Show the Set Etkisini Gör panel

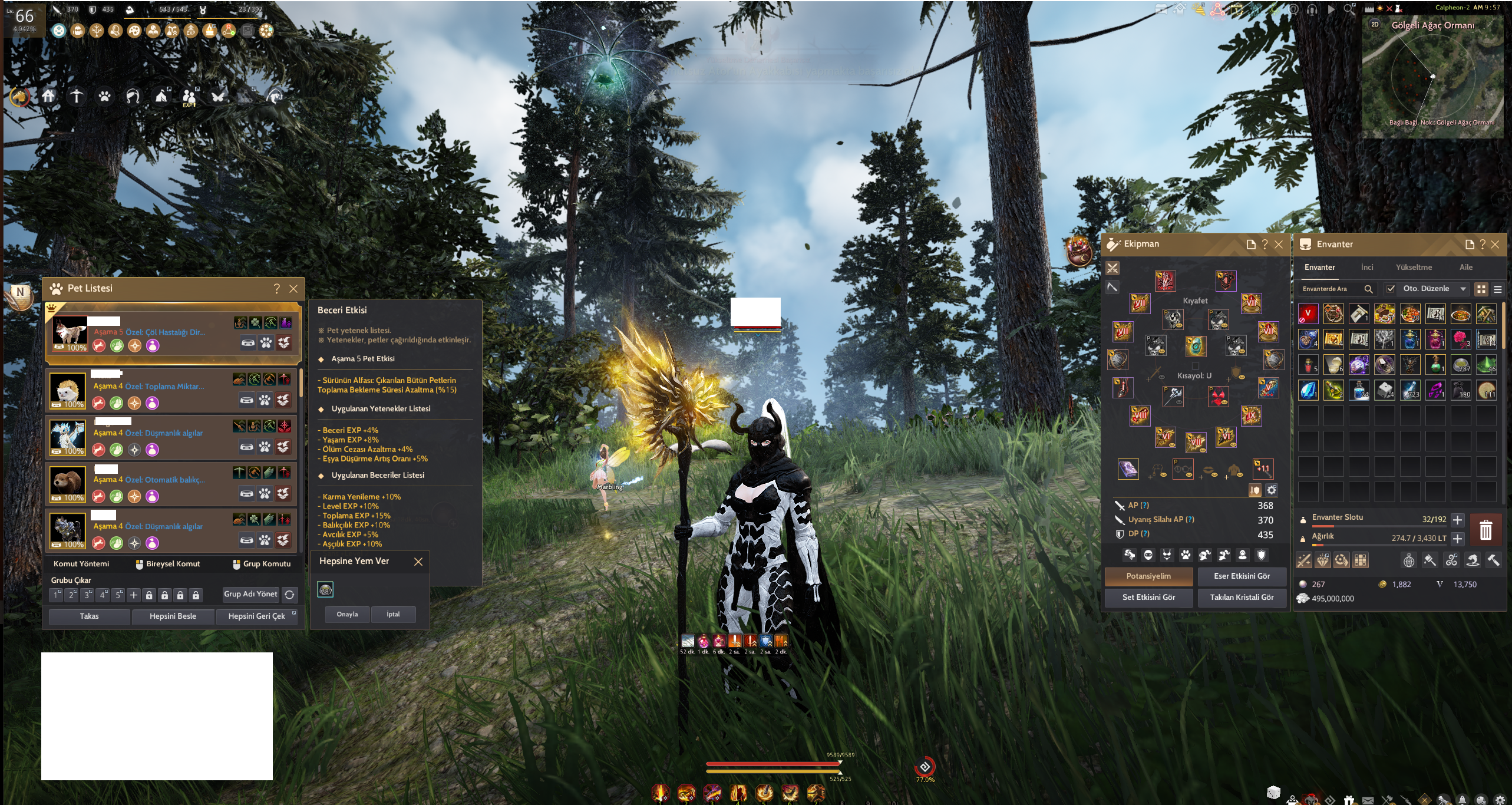(x=1148, y=598)
